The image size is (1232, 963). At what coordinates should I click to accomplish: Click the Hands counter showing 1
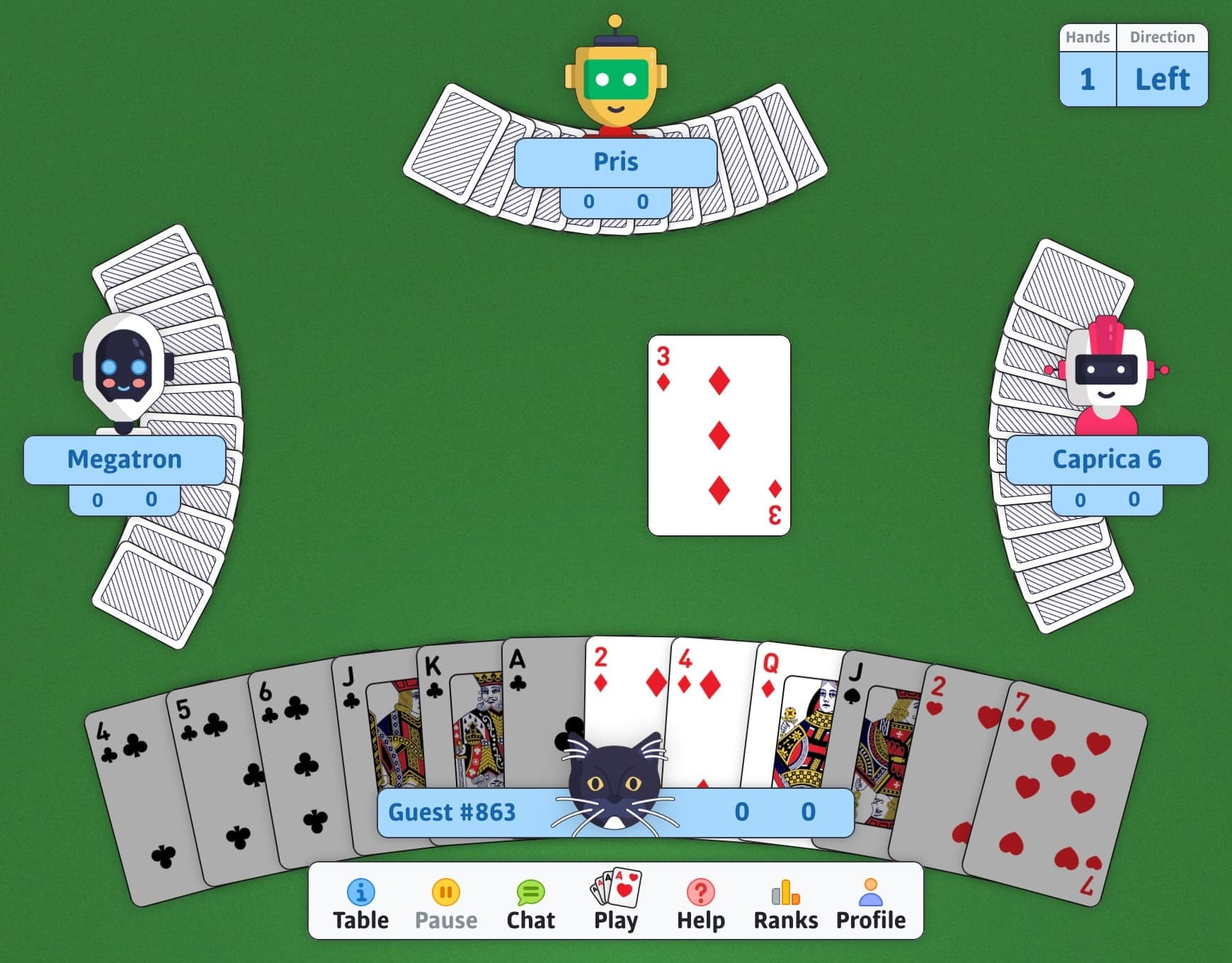pyautogui.click(x=1087, y=79)
